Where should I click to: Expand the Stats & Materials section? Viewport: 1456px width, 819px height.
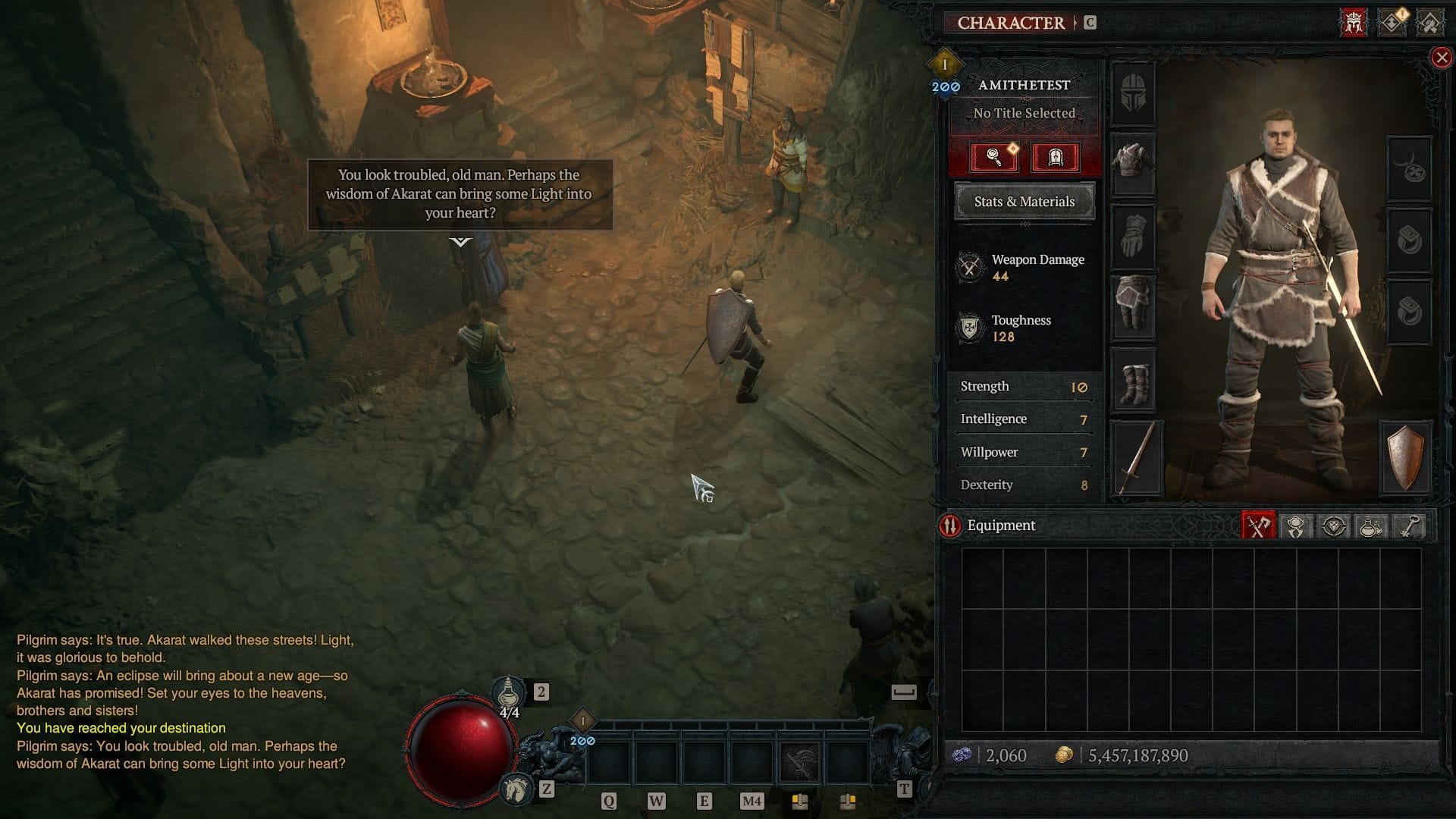pos(1024,202)
